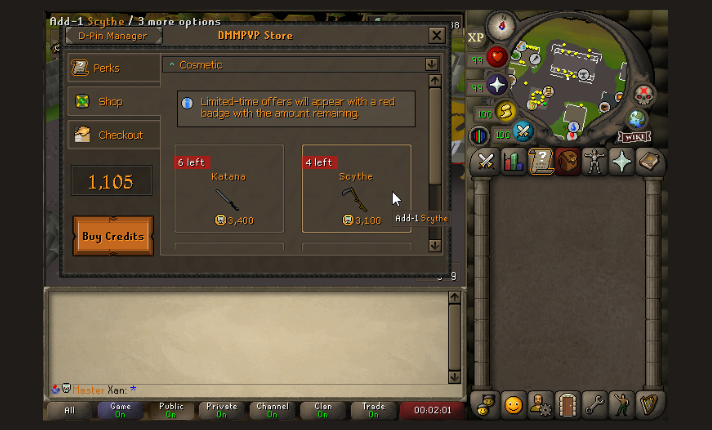Toggle the Public chat filter
The width and height of the screenshot is (712, 430).
(x=171, y=410)
